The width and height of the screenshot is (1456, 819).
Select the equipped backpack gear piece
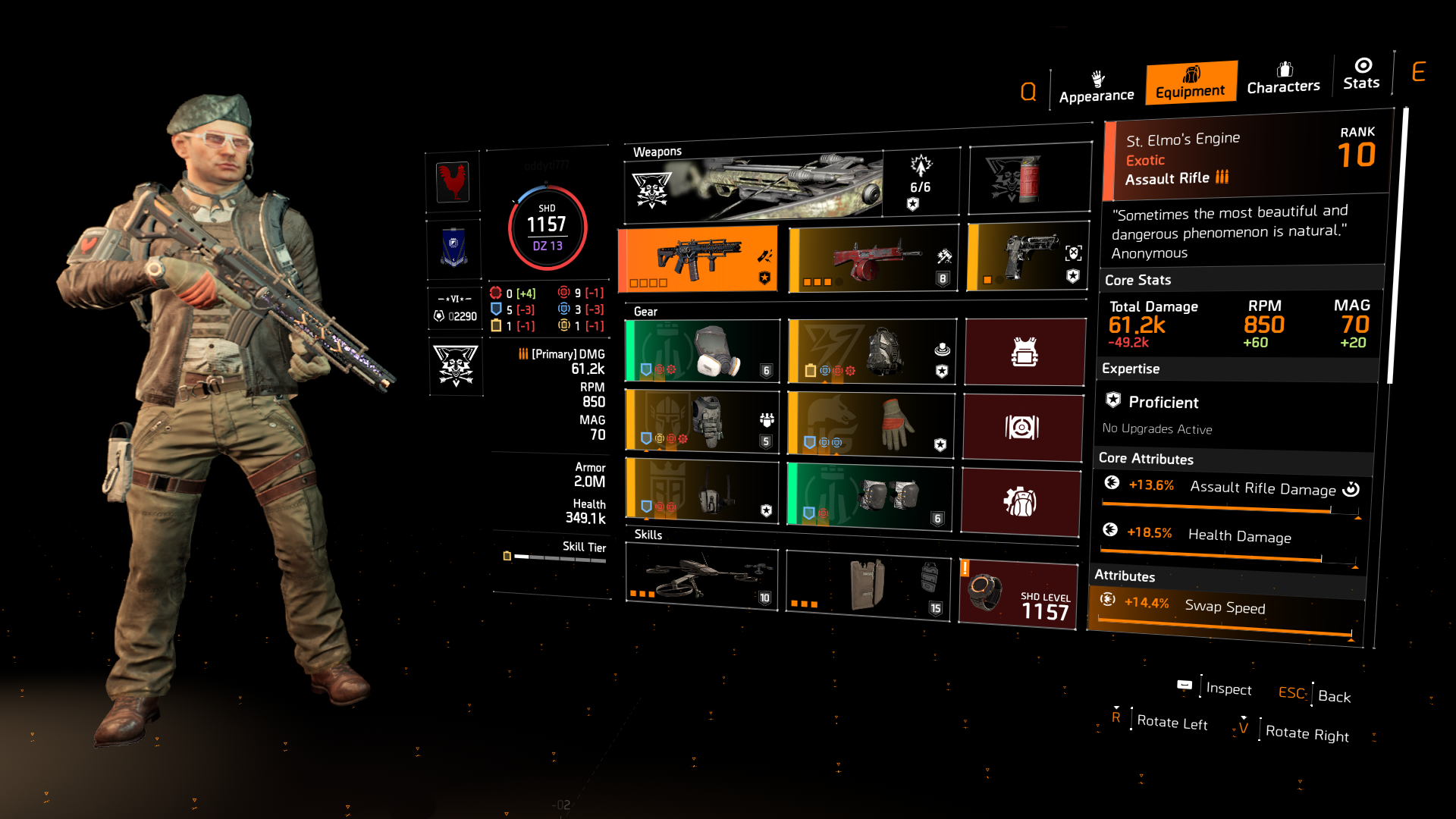(x=870, y=350)
